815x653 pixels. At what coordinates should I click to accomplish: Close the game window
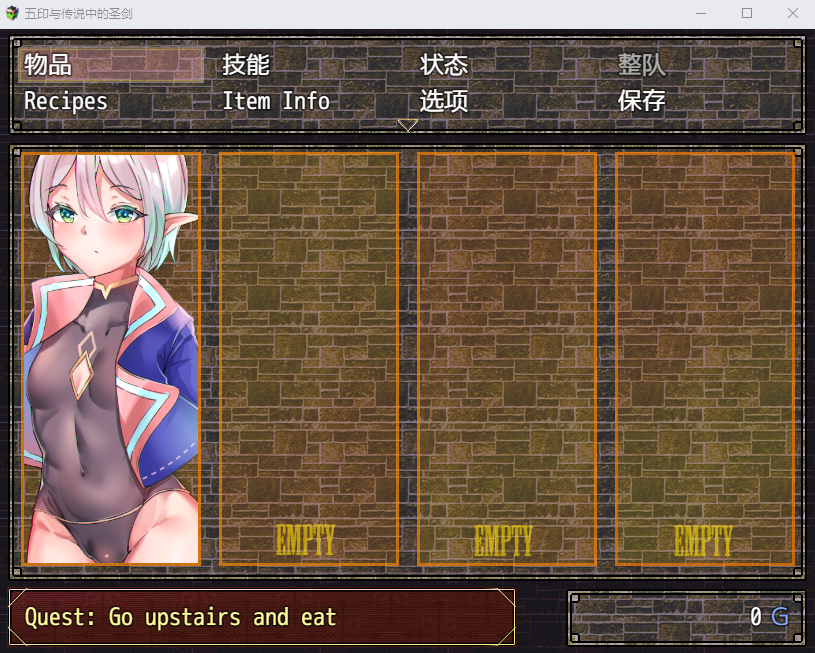pos(792,13)
